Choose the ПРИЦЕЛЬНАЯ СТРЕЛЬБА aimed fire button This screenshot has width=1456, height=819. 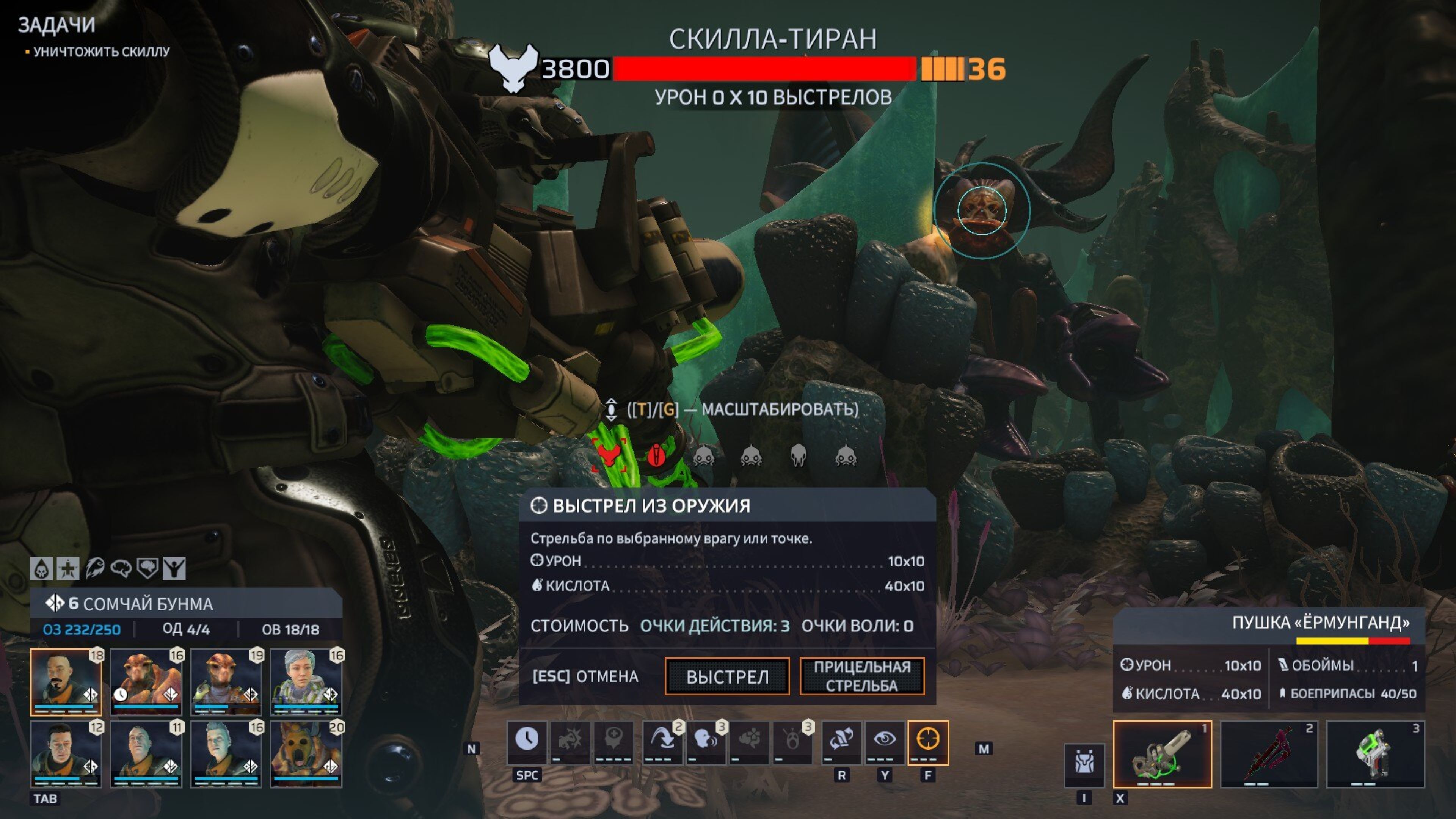point(861,676)
